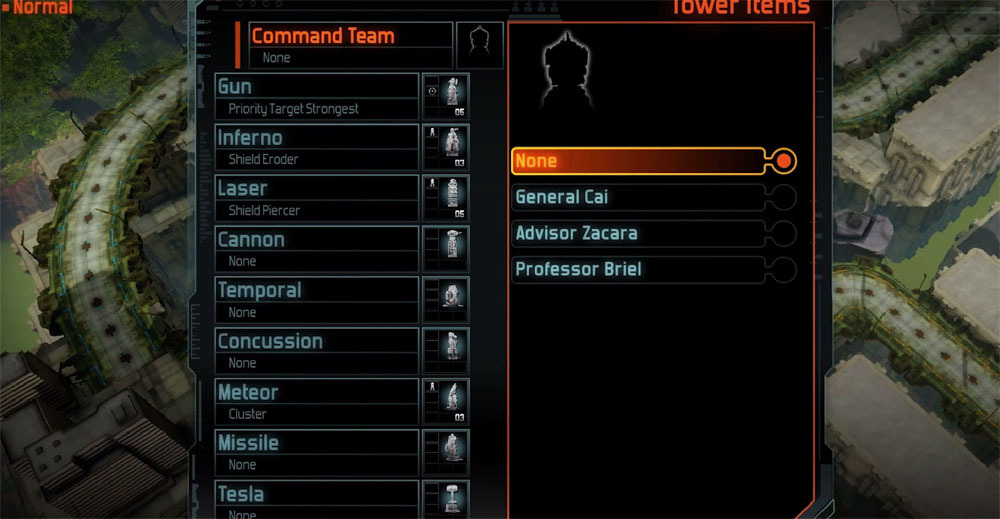
Task: Select the Temporal tower row
Action: pos(316,300)
